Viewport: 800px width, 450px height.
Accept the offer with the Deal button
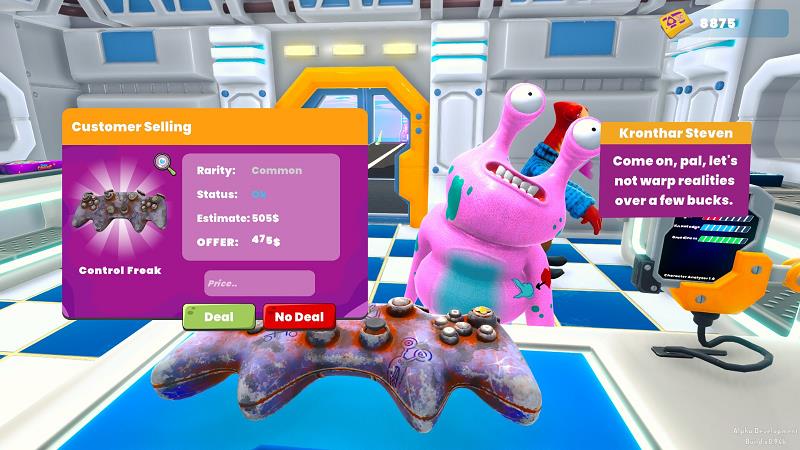(x=219, y=317)
